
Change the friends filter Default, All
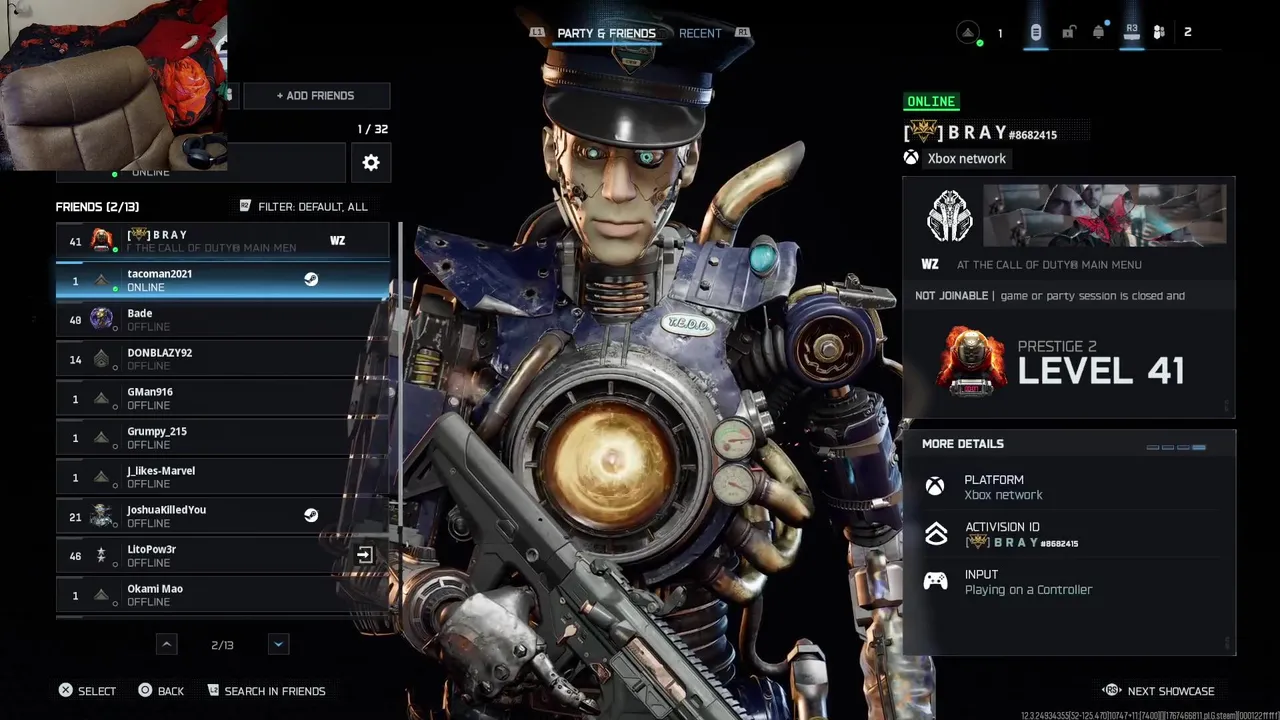(304, 206)
